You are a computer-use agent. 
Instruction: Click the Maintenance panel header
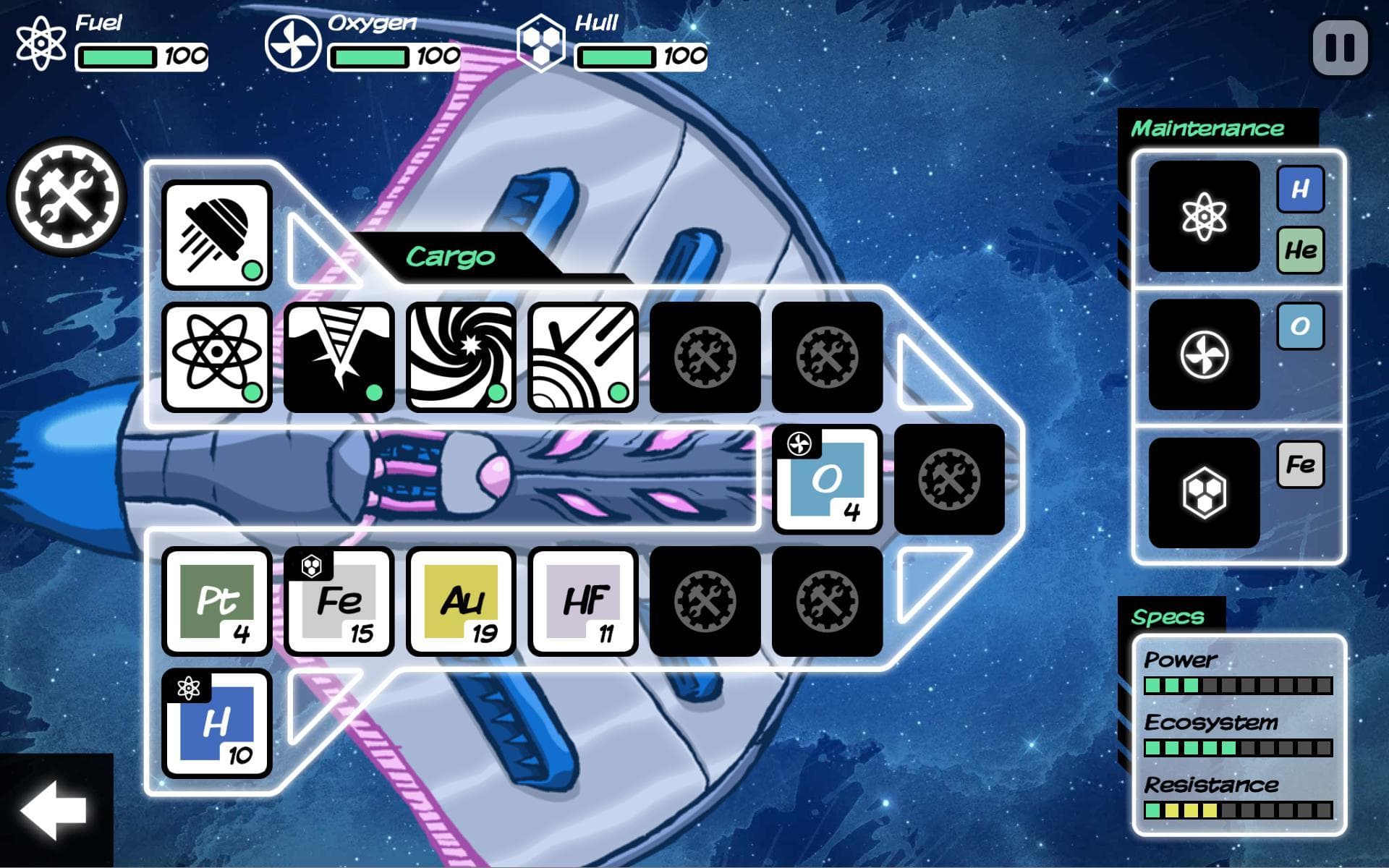(1209, 127)
